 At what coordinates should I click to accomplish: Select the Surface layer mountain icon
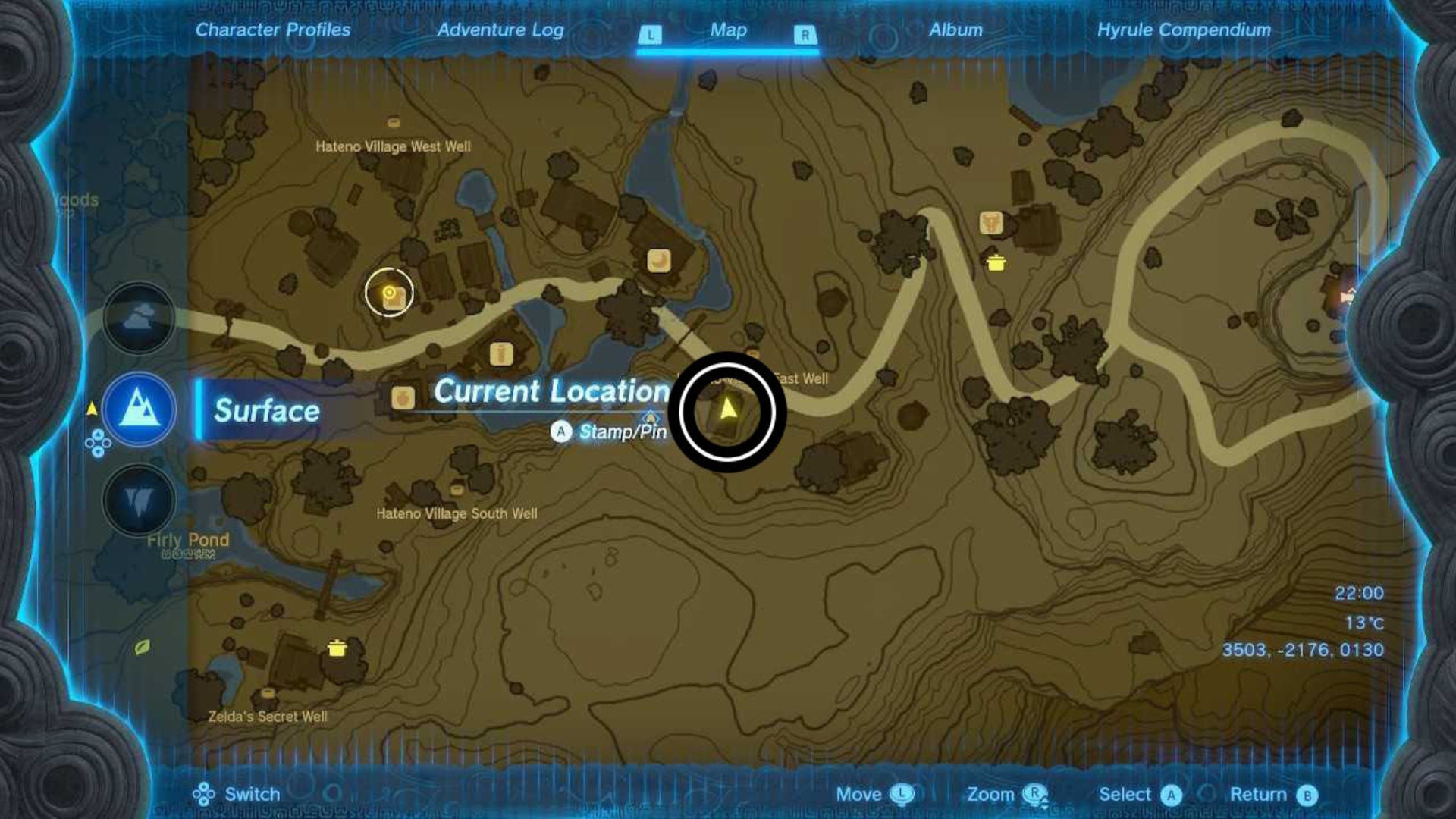140,409
